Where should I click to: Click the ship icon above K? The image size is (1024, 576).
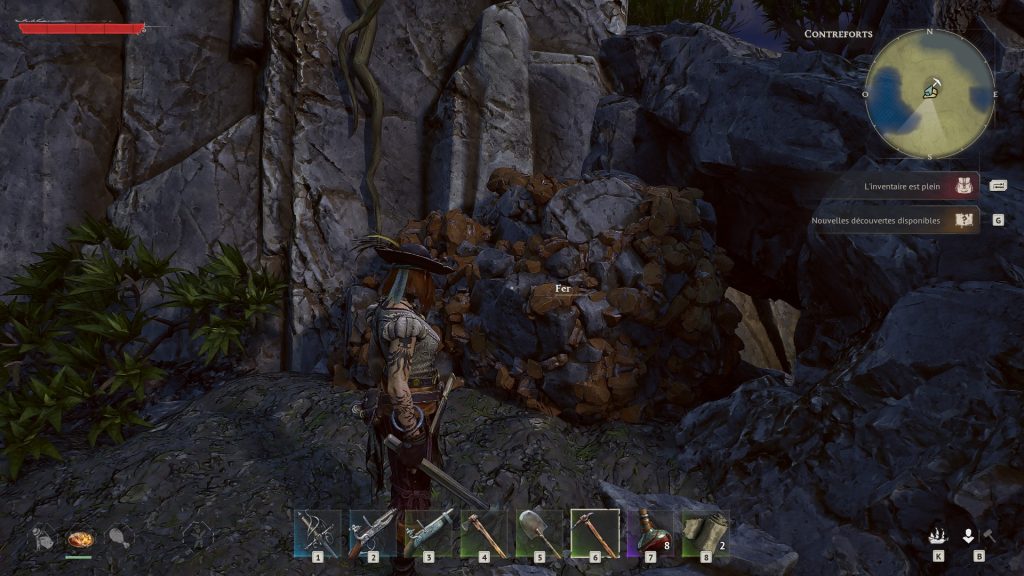point(938,535)
